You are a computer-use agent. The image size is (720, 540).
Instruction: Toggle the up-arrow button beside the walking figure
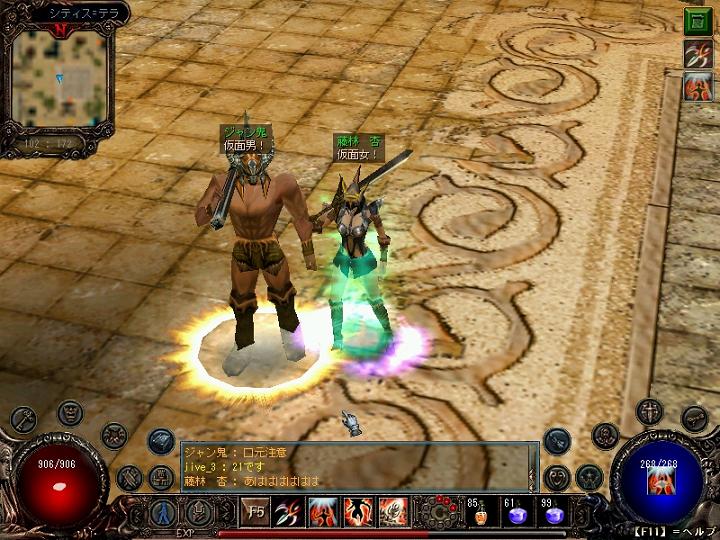pyautogui.click(x=200, y=513)
